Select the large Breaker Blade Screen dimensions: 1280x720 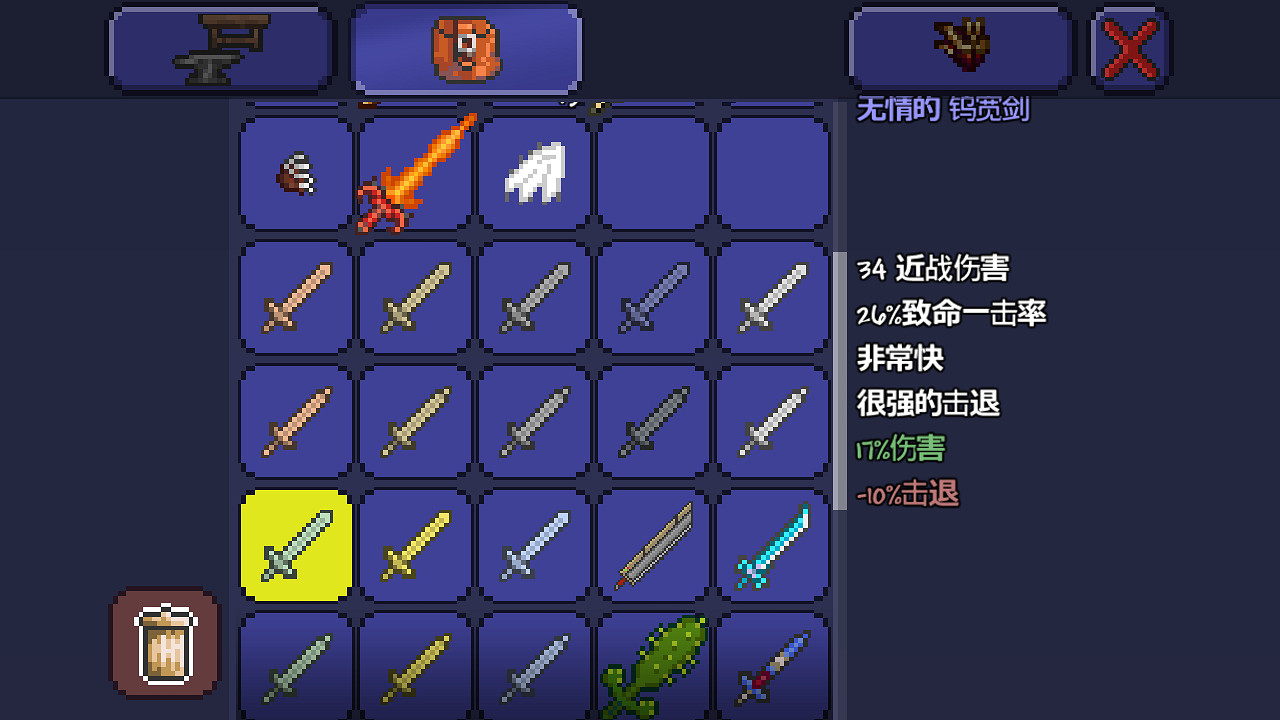[652, 546]
